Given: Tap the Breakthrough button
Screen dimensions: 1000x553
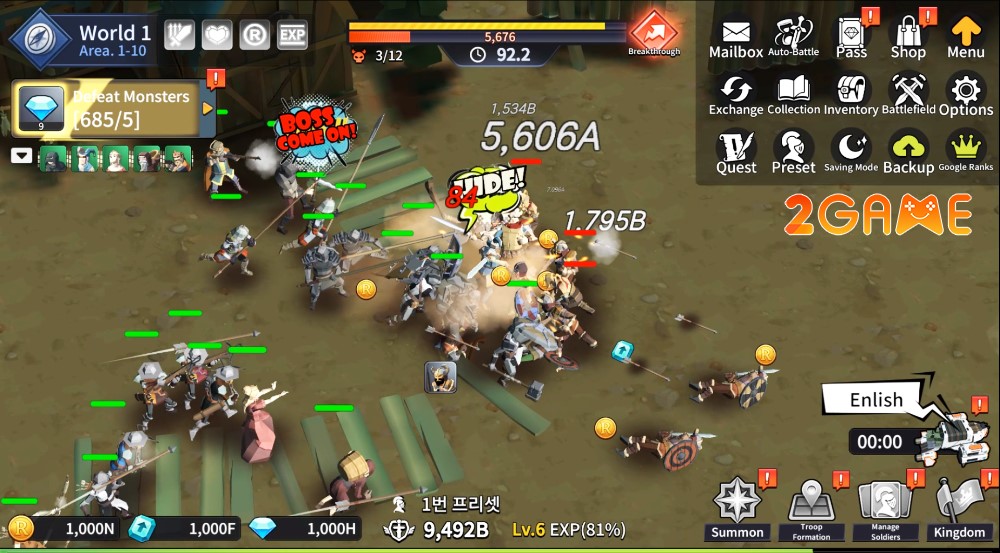Looking at the screenshot, I should click(x=654, y=33).
